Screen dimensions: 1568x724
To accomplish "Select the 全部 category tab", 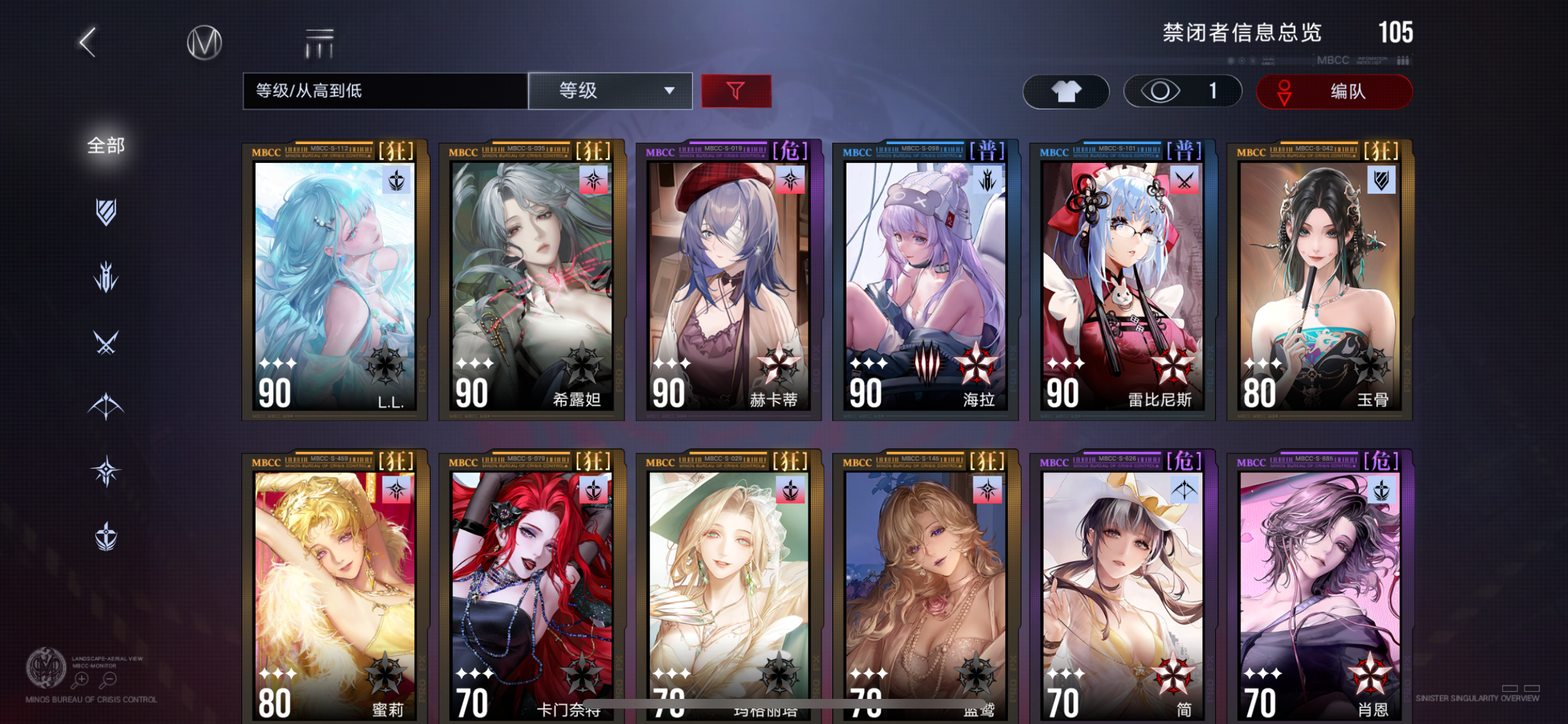I will tap(105, 145).
